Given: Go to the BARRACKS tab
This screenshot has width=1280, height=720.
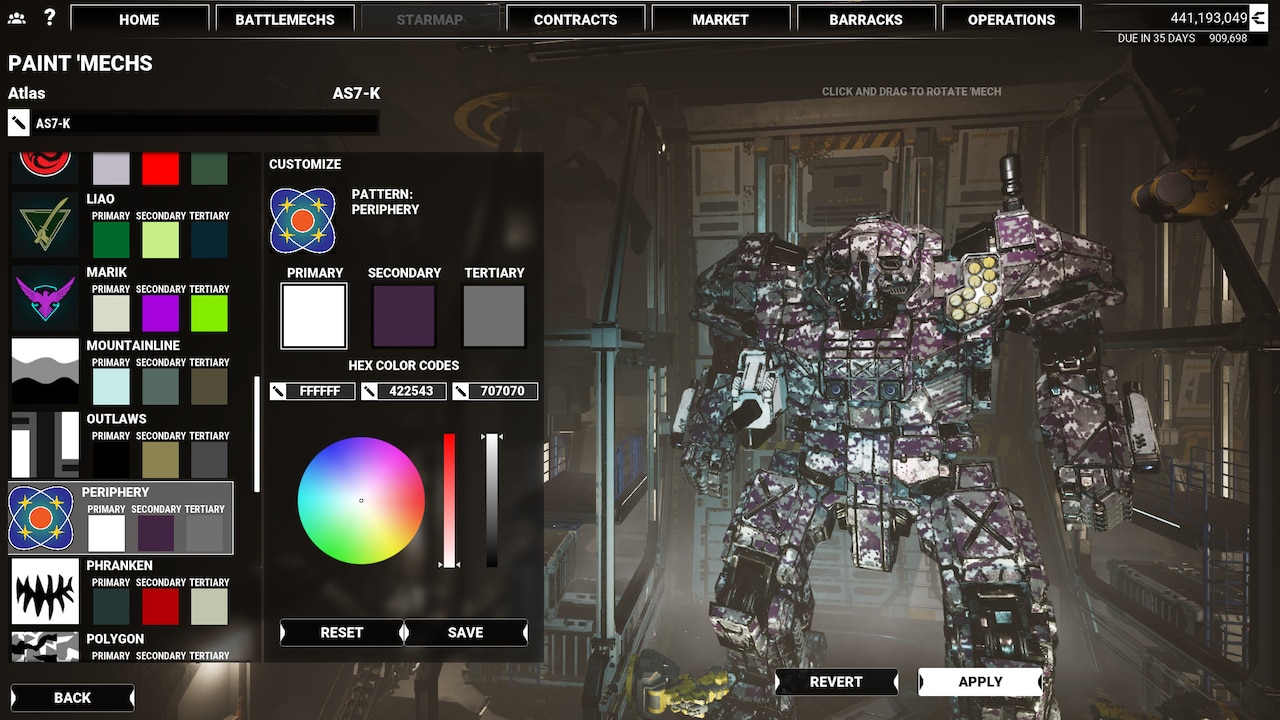Looking at the screenshot, I should pyautogui.click(x=866, y=19).
